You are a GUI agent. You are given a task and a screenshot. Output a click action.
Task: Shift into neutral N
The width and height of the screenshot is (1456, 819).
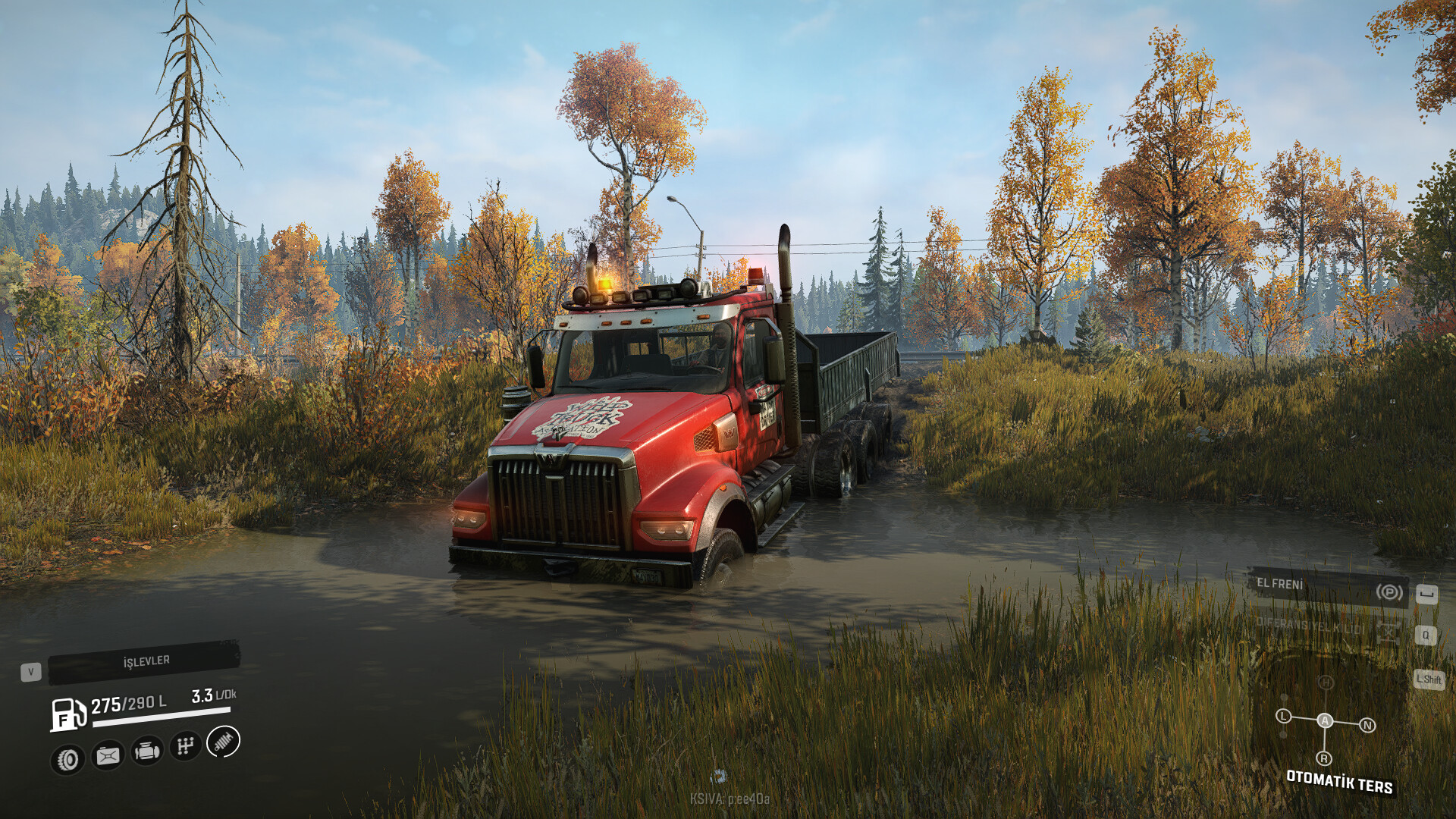pyautogui.click(x=1367, y=726)
